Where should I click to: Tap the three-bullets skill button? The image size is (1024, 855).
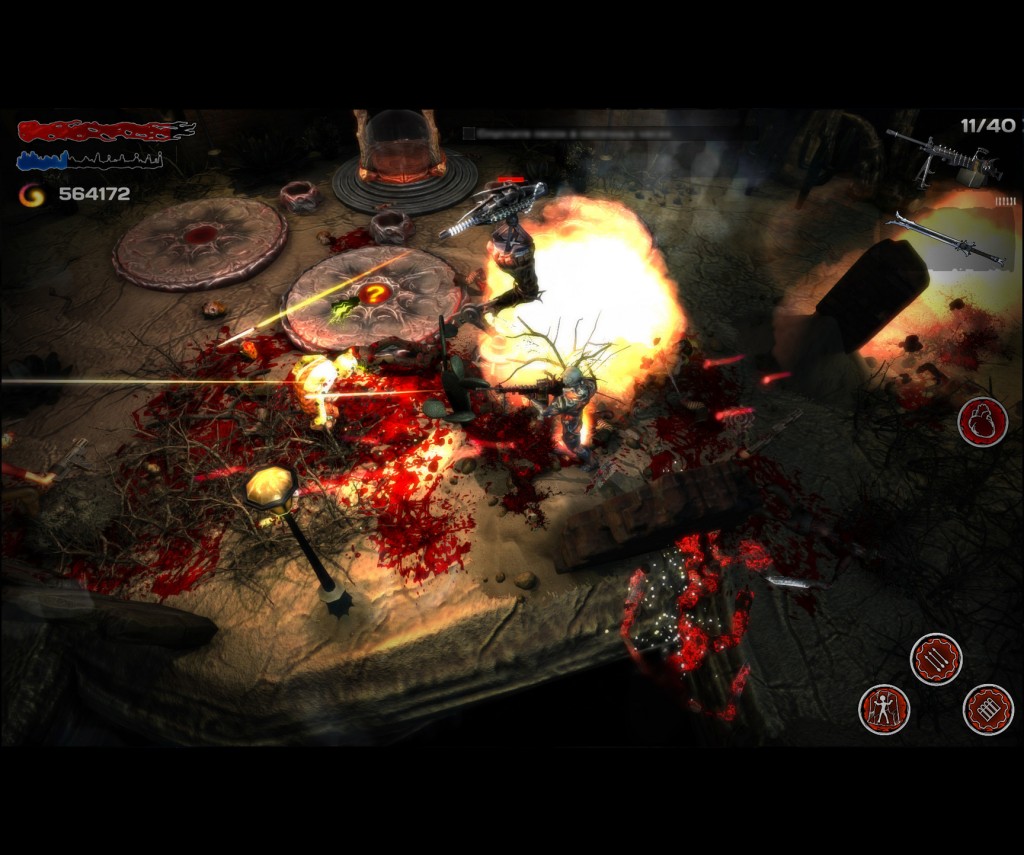pyautogui.click(x=936, y=660)
